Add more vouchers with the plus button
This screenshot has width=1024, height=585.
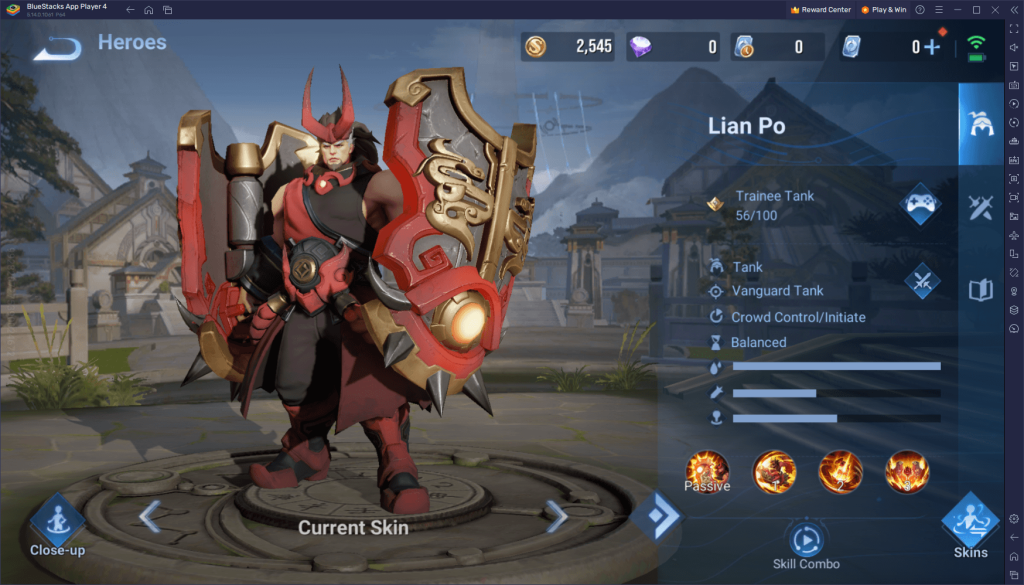pos(932,47)
